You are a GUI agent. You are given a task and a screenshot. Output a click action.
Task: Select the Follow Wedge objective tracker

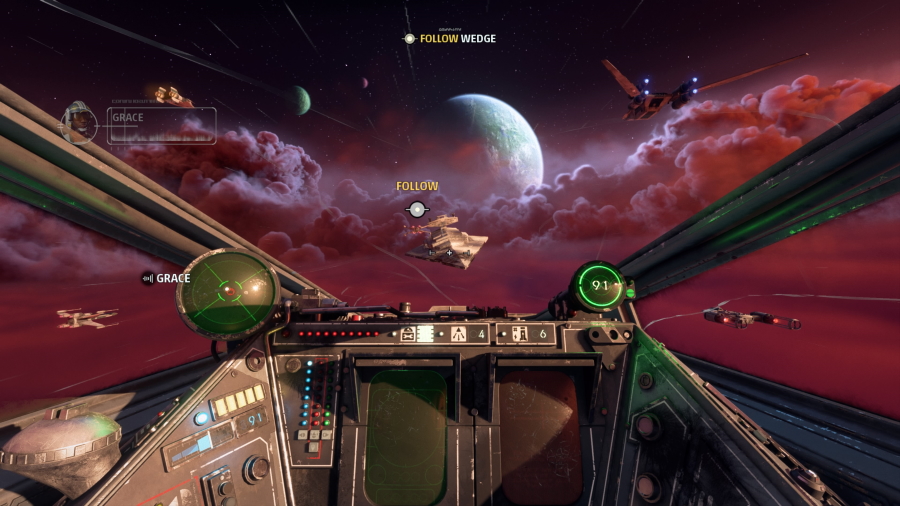pyautogui.click(x=449, y=39)
